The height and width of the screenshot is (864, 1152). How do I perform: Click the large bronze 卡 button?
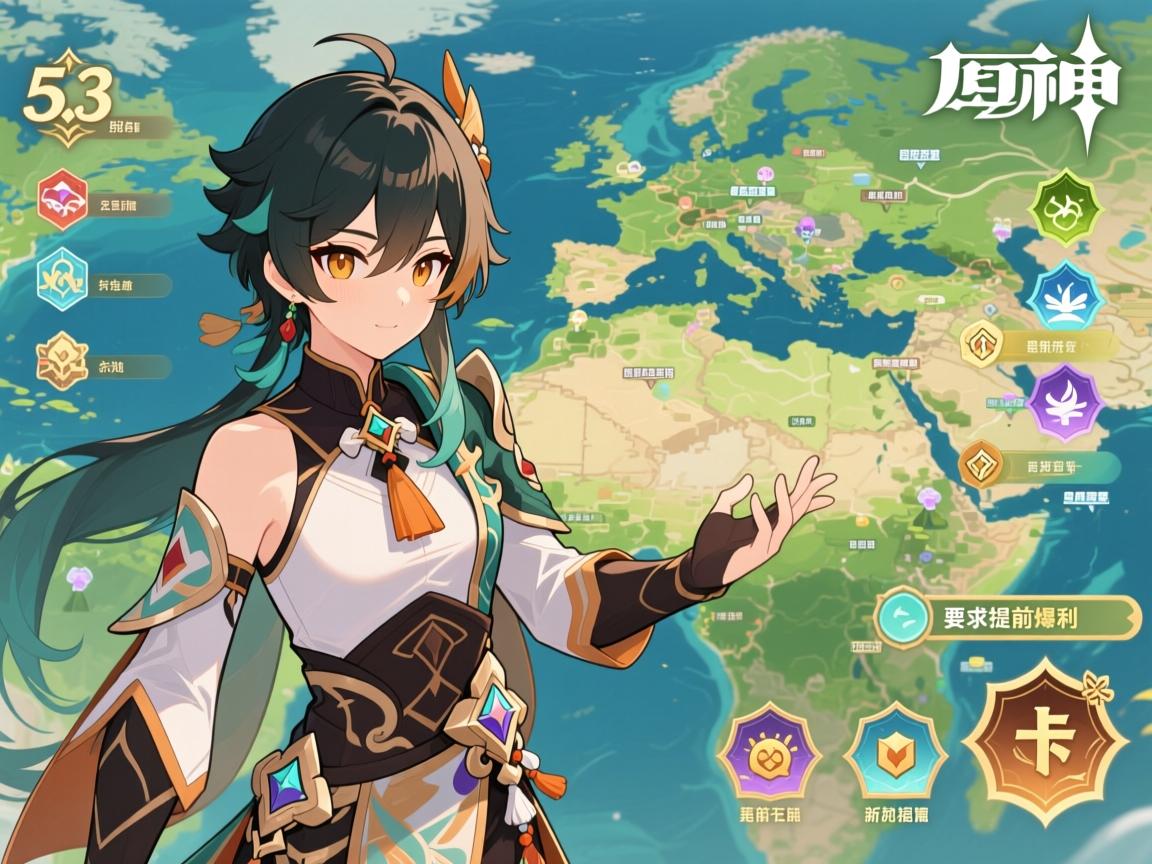[x=1045, y=741]
